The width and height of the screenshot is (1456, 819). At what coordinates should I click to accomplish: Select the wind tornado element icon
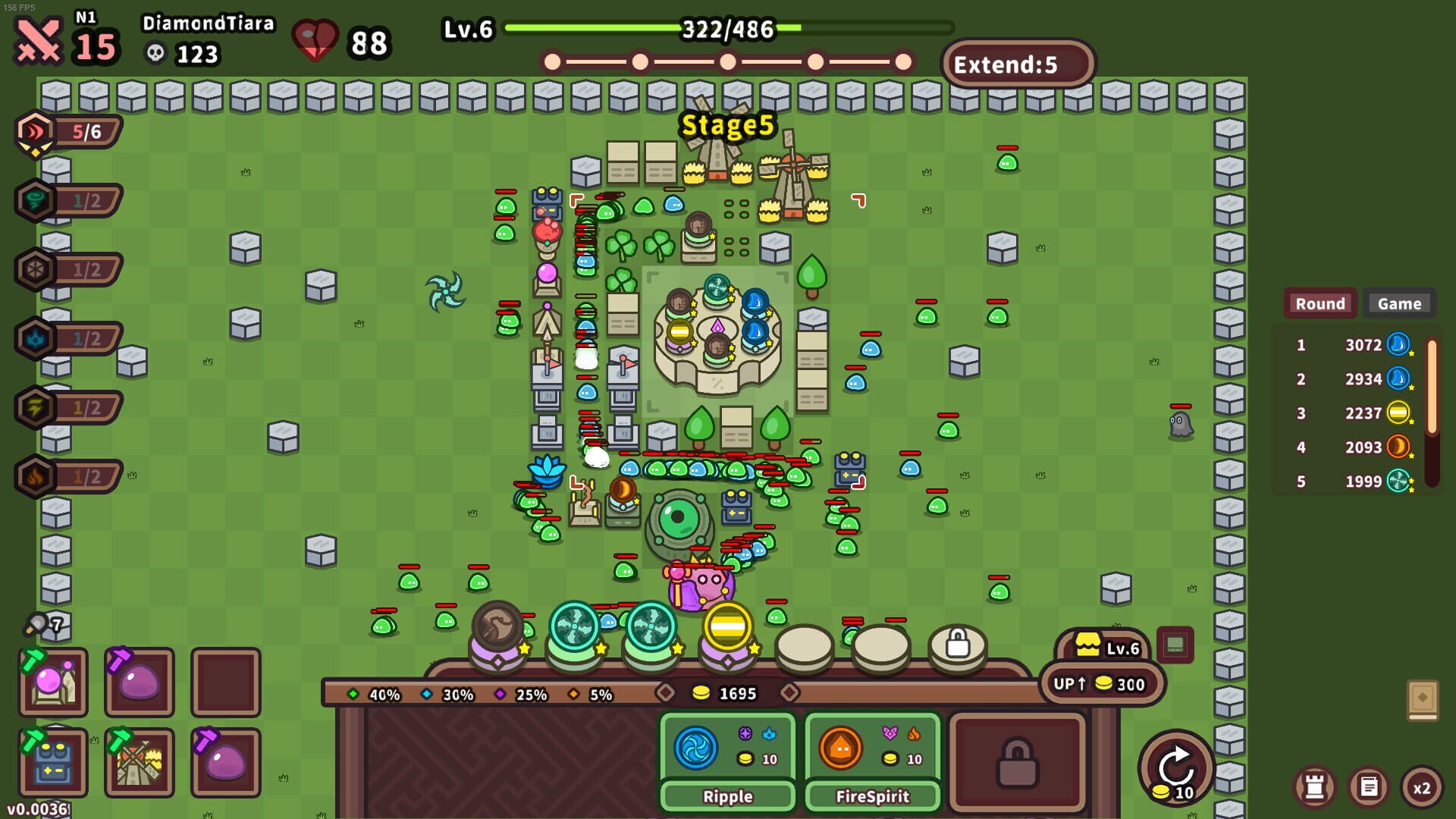(34, 201)
